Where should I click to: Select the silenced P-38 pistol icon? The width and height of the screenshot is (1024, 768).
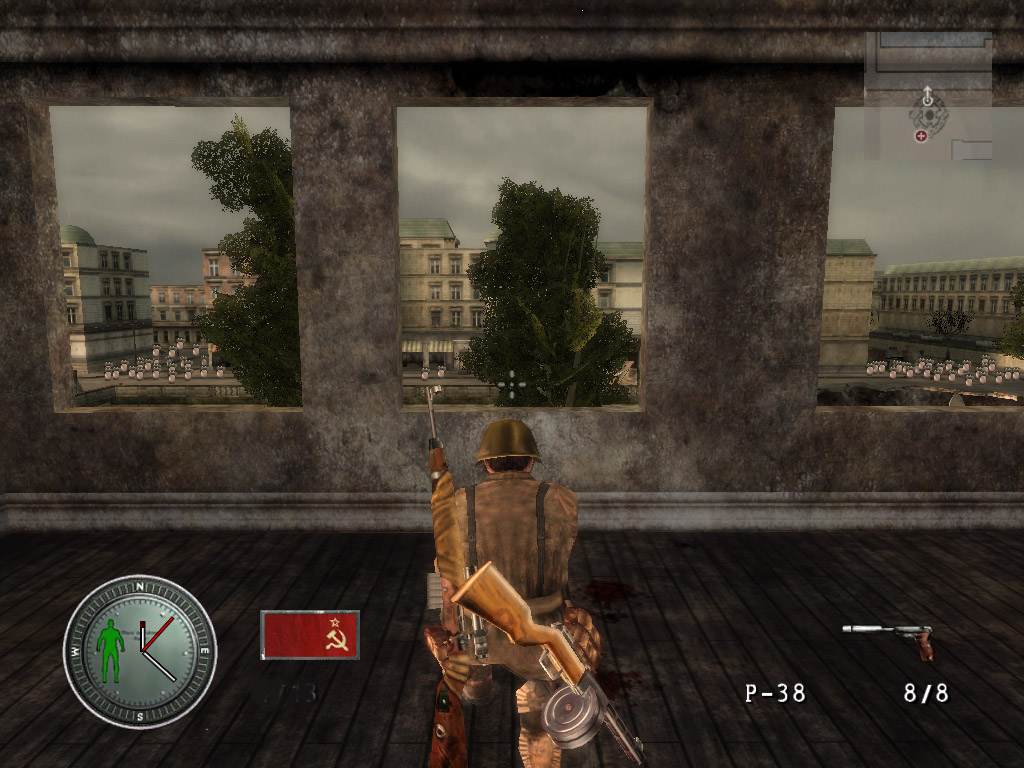[x=888, y=637]
